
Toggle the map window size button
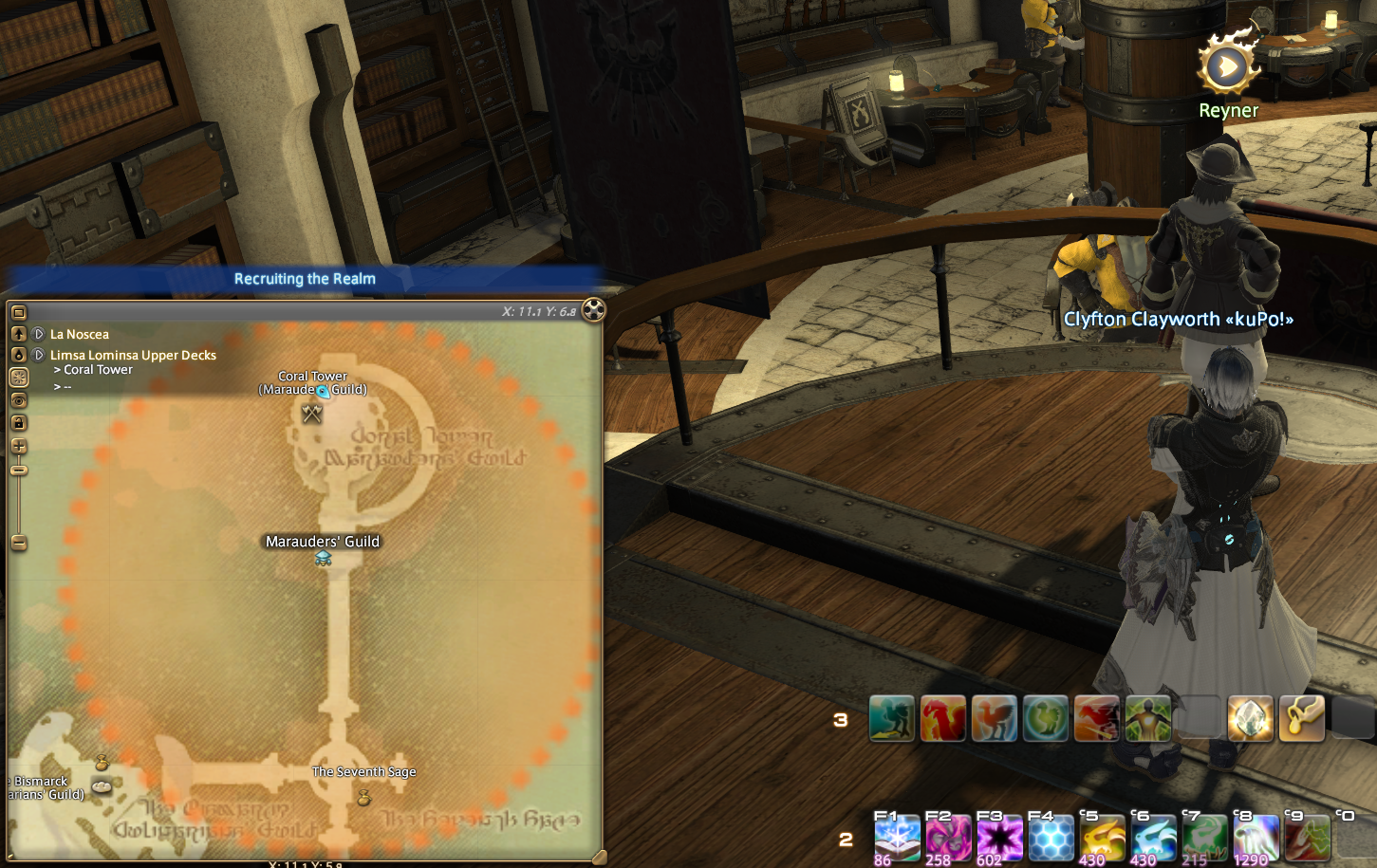(18, 312)
